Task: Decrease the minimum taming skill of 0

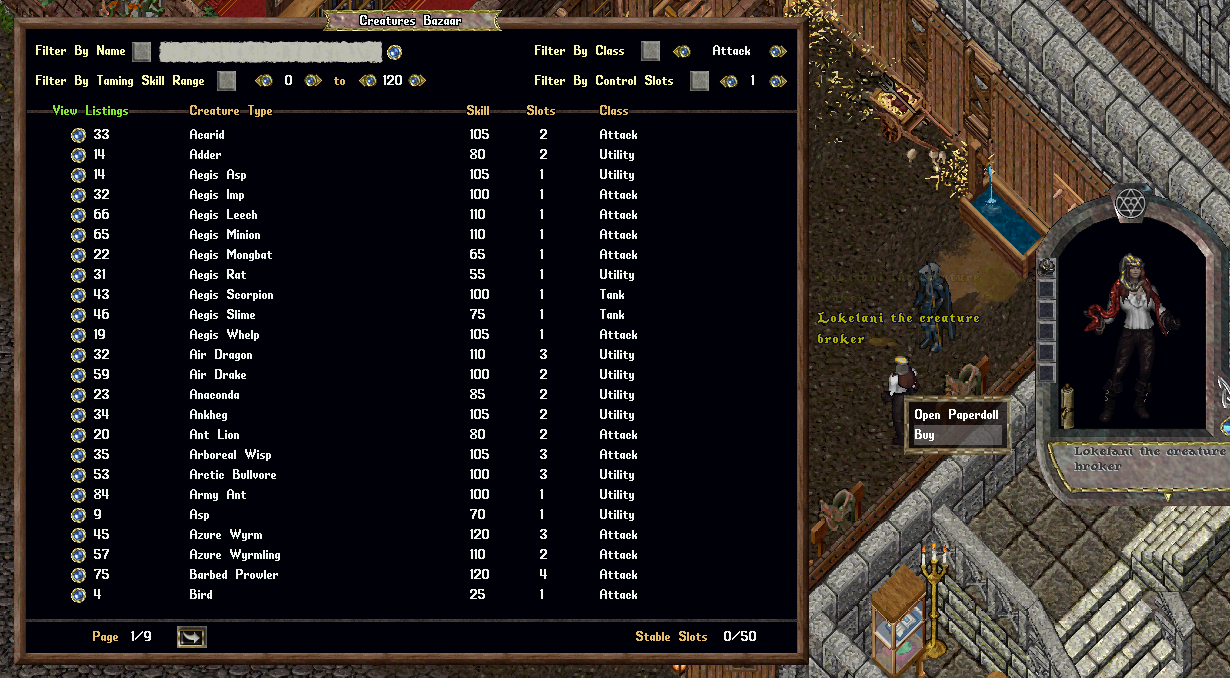Action: coord(264,81)
